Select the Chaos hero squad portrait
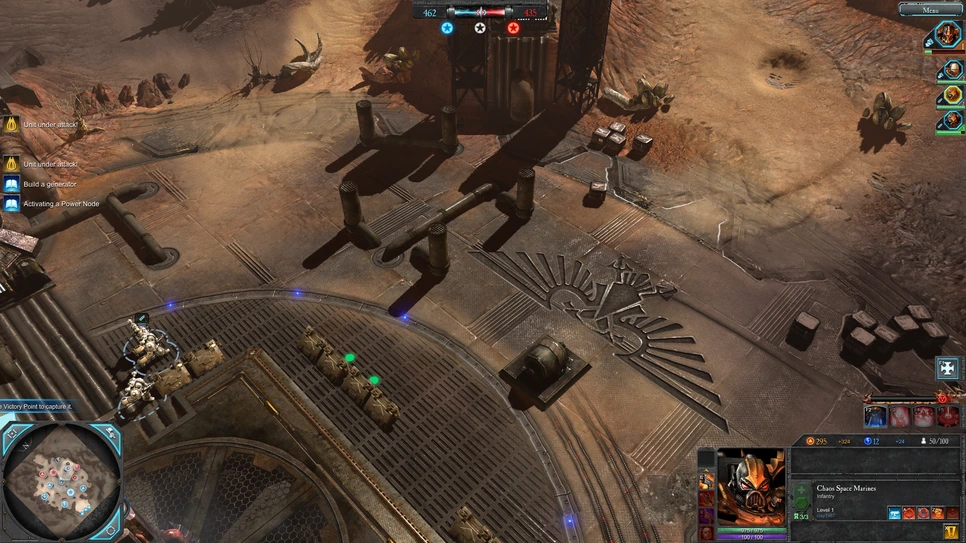The width and height of the screenshot is (966, 543). click(948, 36)
